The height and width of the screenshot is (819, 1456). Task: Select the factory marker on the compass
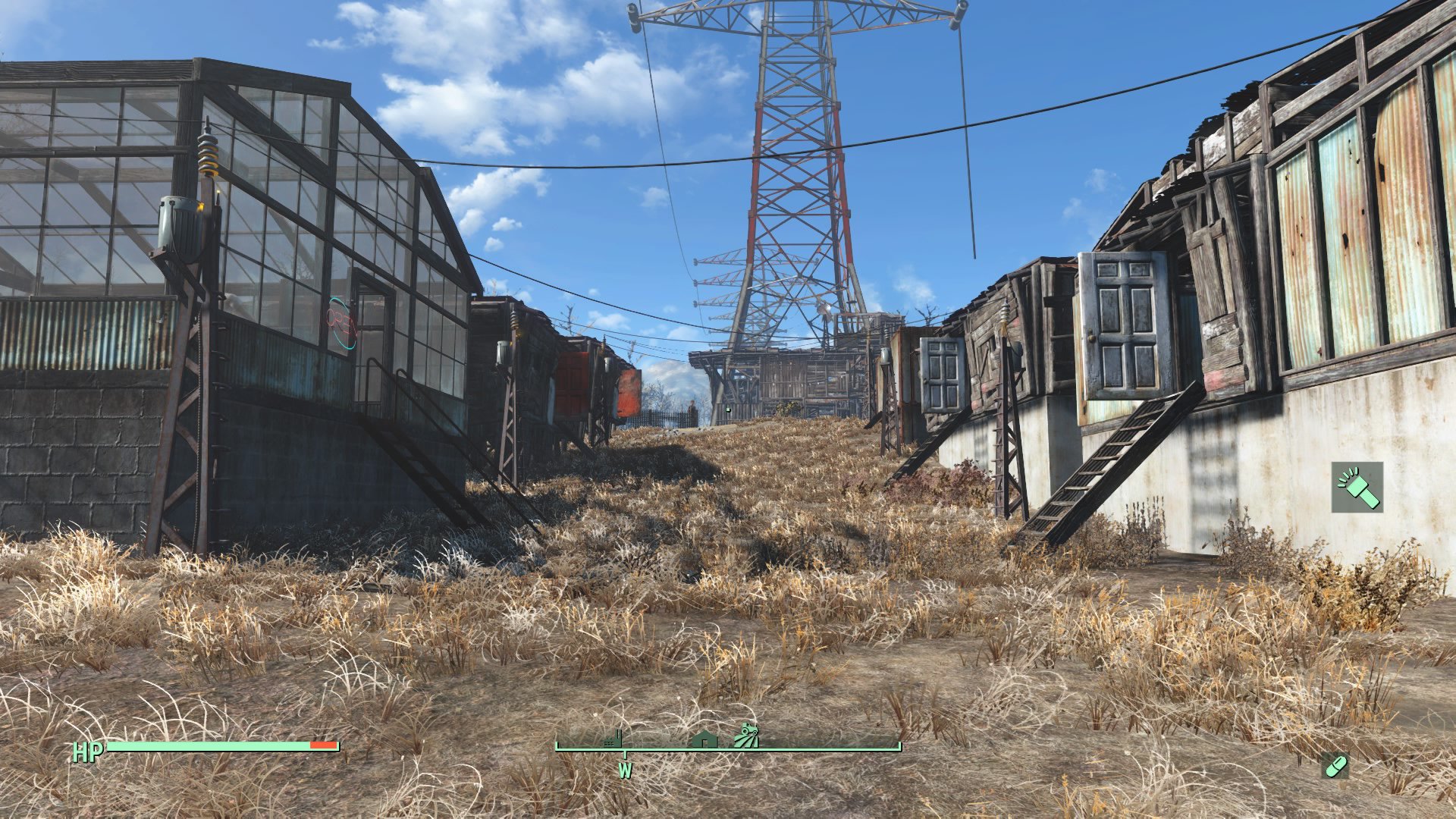(x=613, y=739)
